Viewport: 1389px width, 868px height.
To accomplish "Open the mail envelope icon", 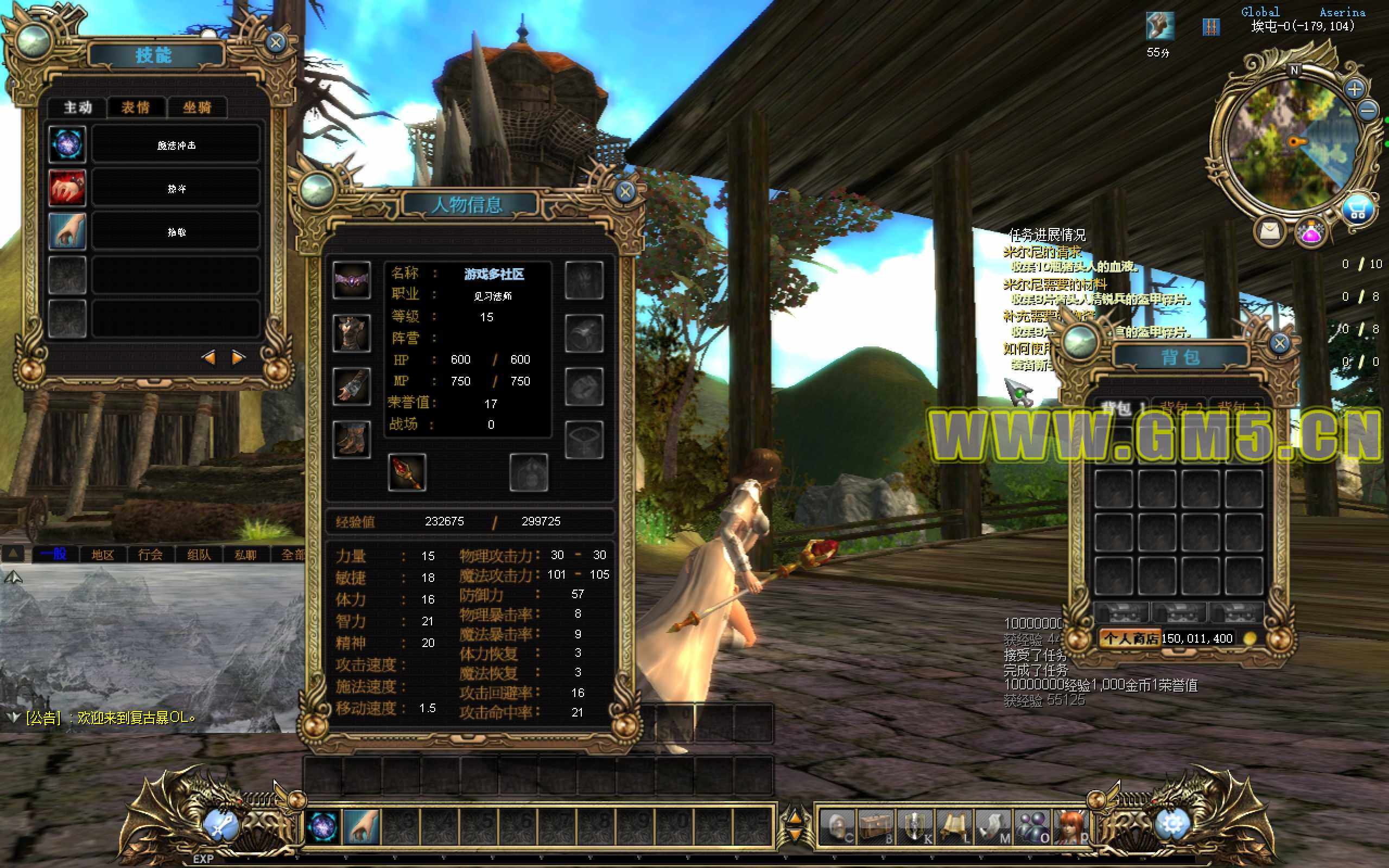I will pos(1270,231).
